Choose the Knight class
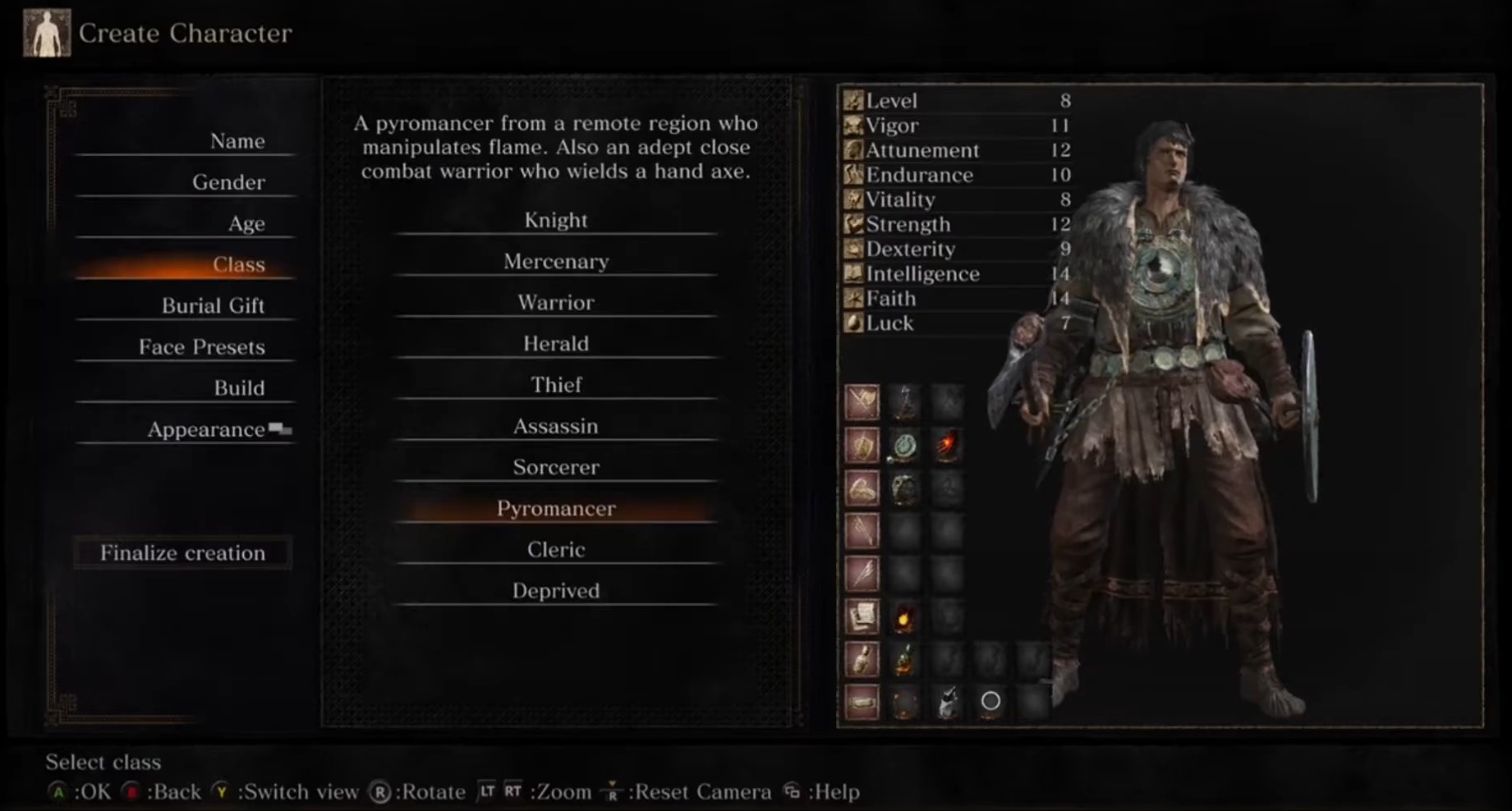The height and width of the screenshot is (811, 1512). (x=556, y=220)
